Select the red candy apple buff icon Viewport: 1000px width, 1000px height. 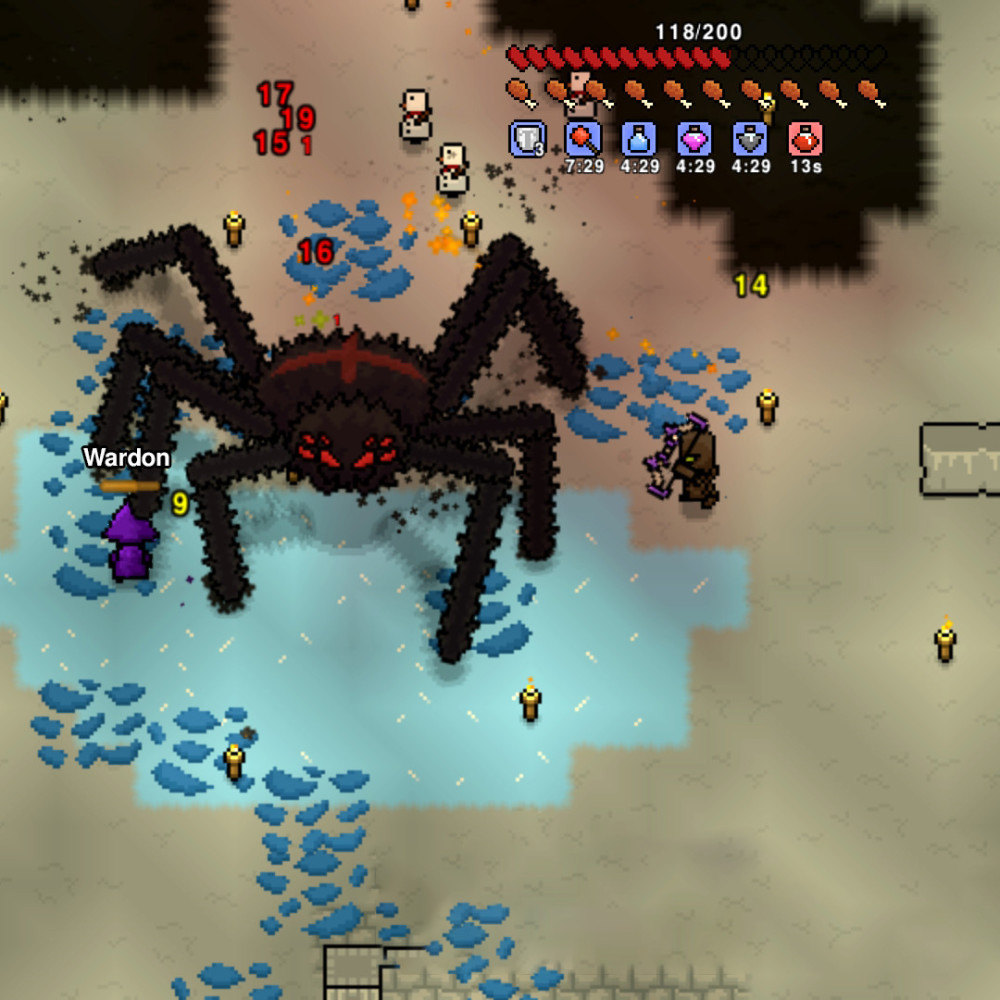click(583, 139)
